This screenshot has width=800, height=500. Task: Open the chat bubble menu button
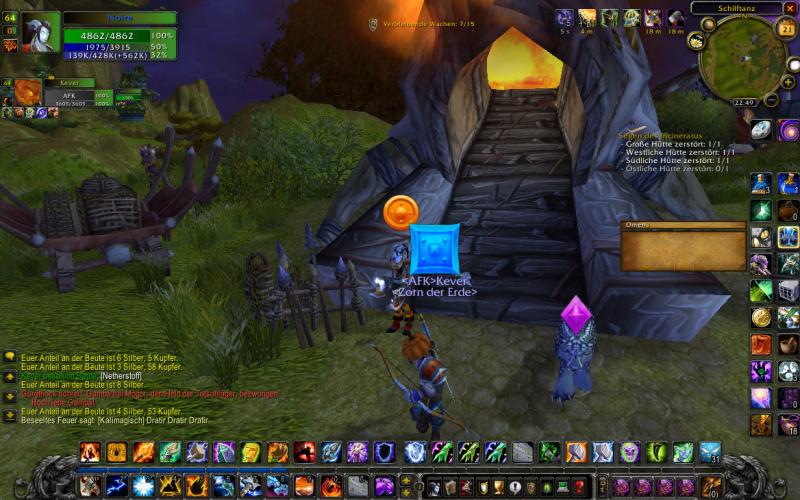[9, 356]
